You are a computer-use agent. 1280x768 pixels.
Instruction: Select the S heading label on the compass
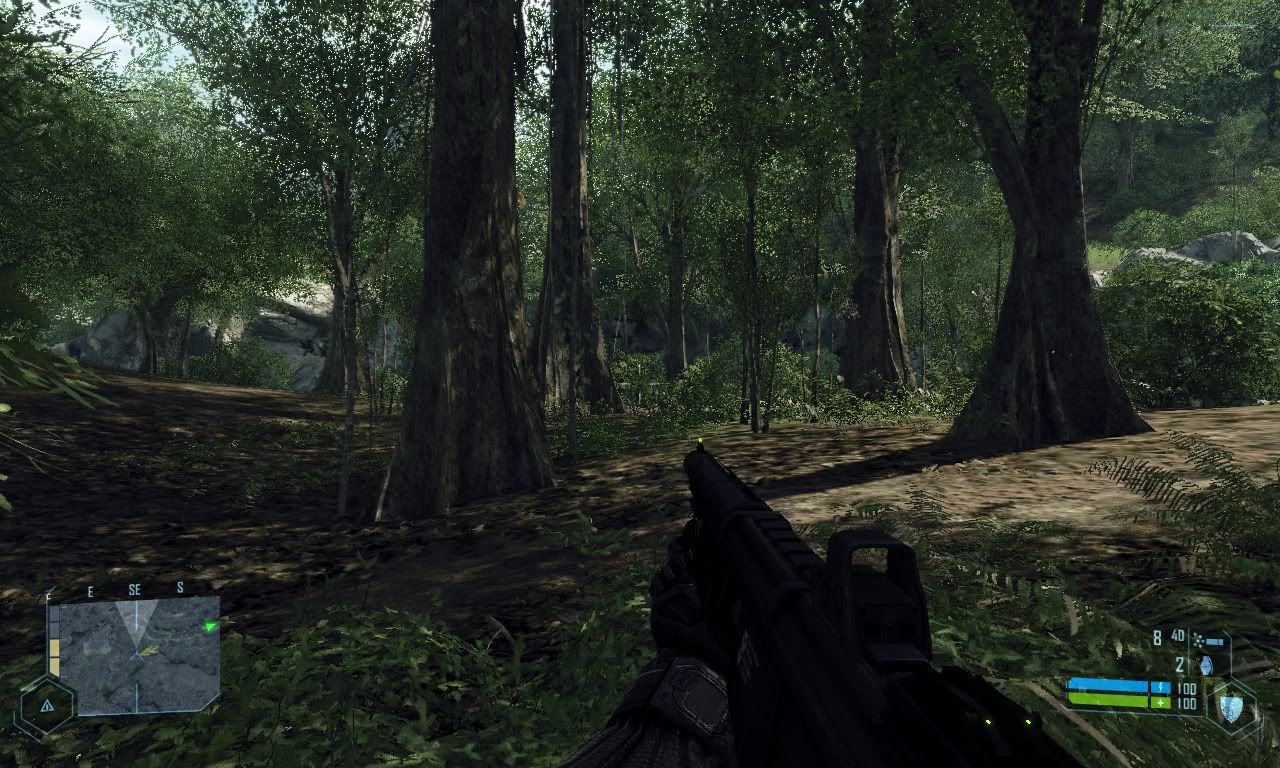coord(180,588)
